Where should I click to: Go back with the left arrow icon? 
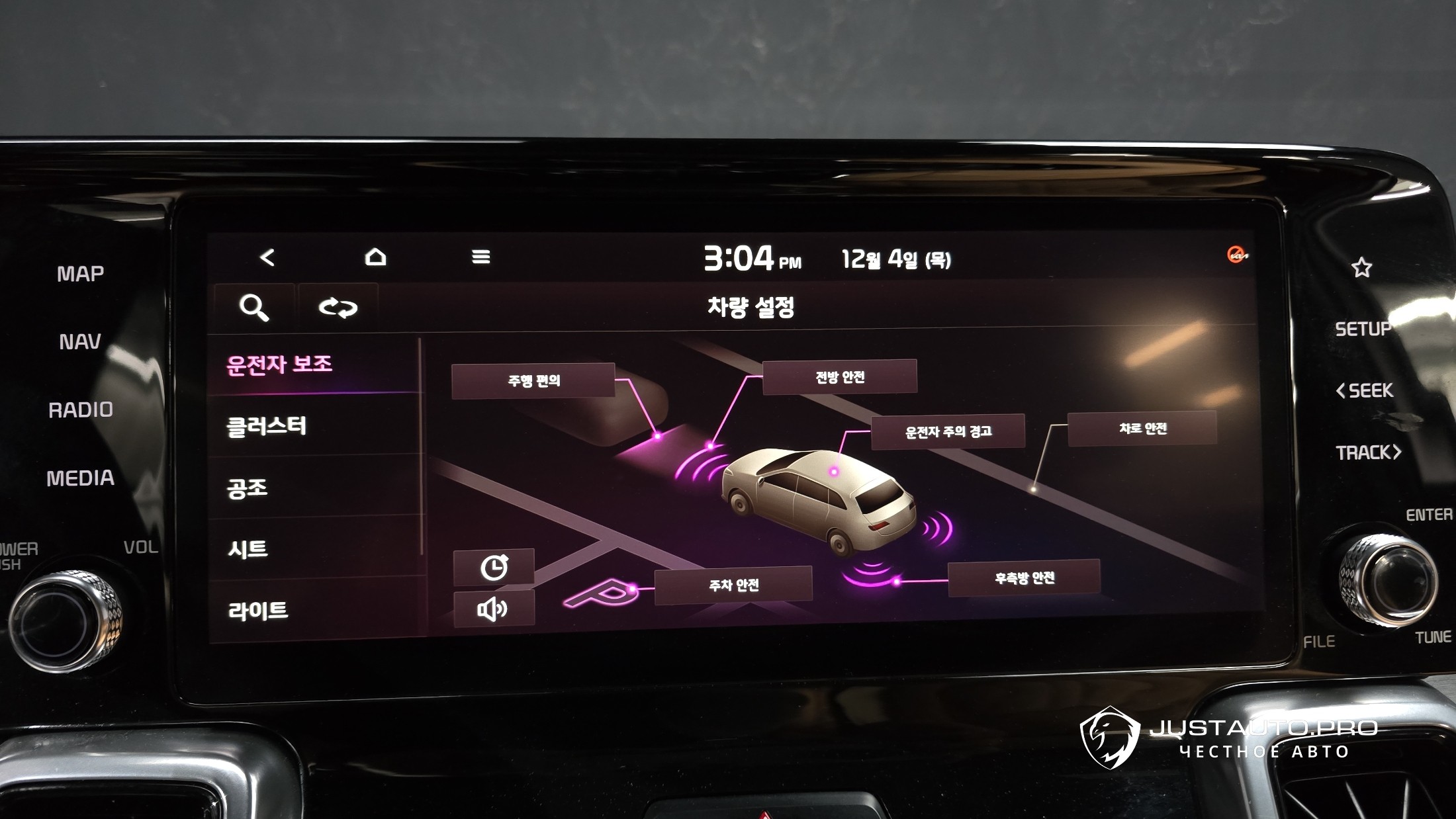[x=267, y=257]
